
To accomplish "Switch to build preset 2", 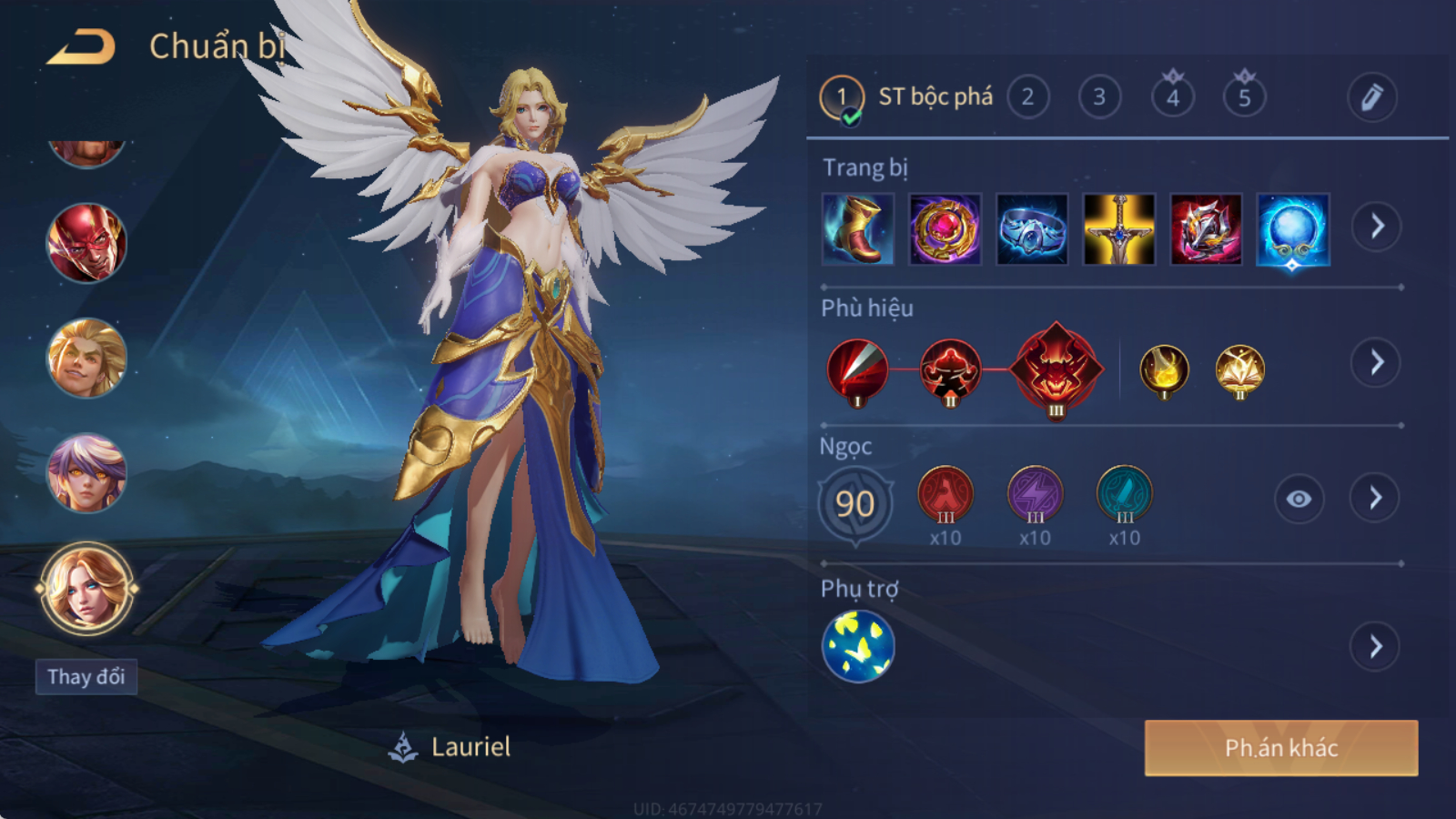I will coord(1027,97).
